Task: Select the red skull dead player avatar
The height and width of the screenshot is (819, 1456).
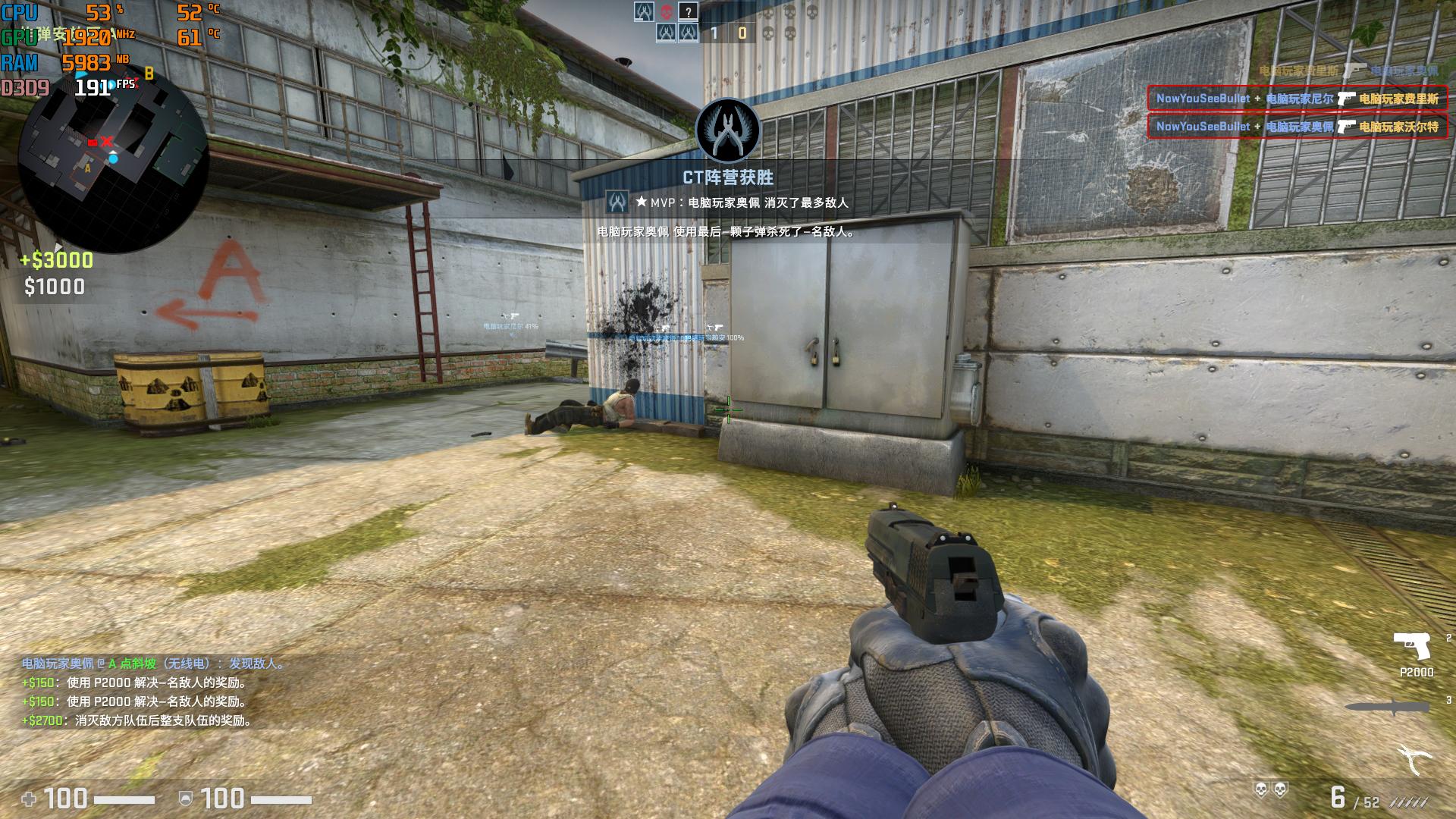Action: coord(667,11)
